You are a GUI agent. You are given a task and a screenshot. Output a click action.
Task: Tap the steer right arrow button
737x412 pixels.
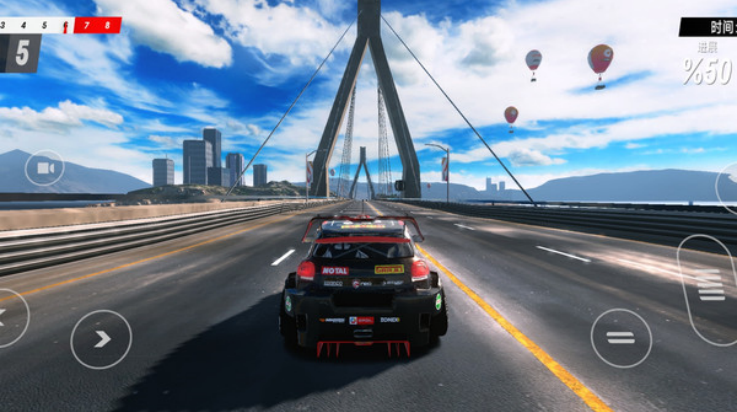pos(101,339)
